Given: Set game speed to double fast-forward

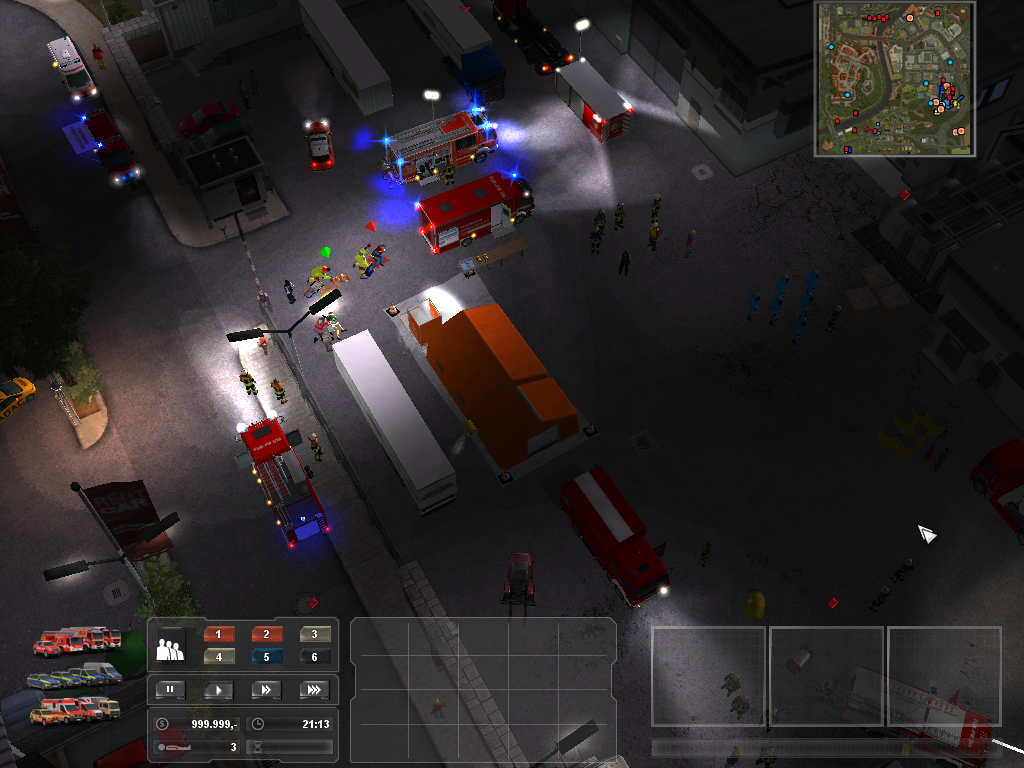Looking at the screenshot, I should pyautogui.click(x=266, y=689).
